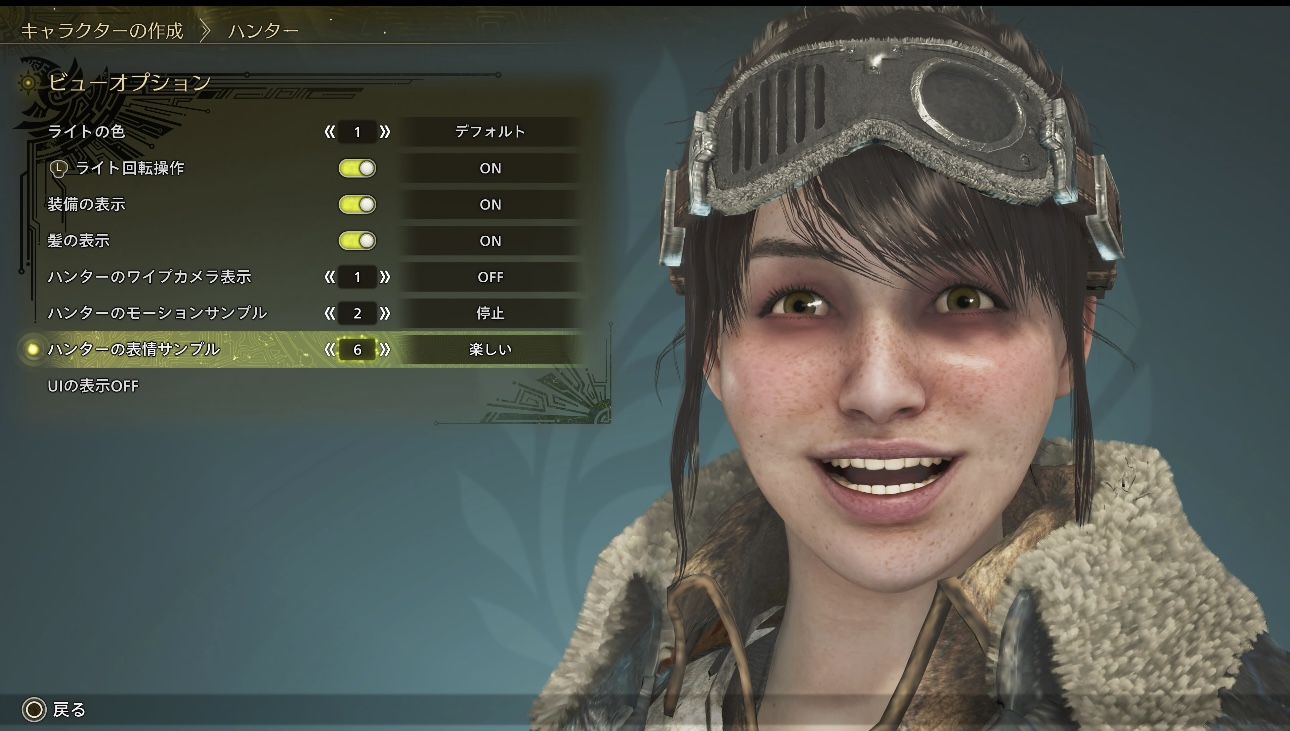
Task: Click the デフォルト light color value
Action: coord(490,132)
